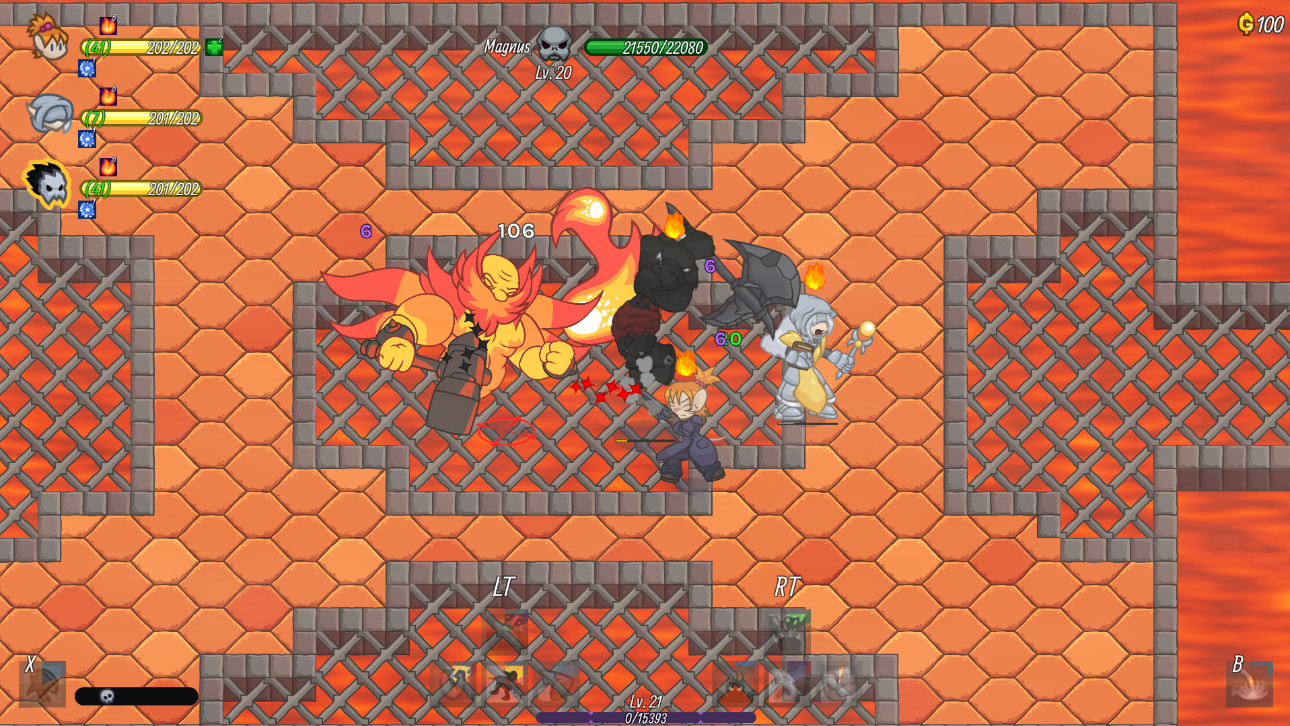1290x726 pixels.
Task: Select the top skill icon under LT
Action: tap(505, 630)
